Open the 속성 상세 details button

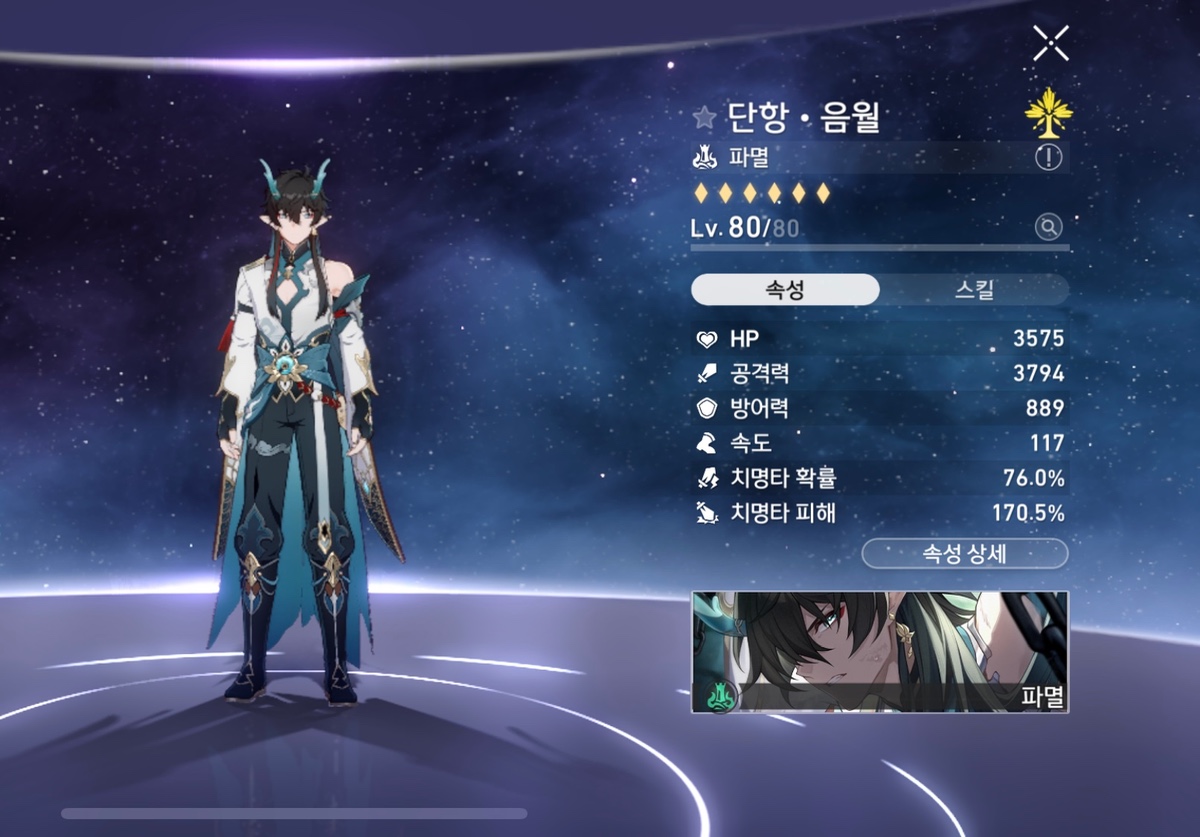point(965,553)
